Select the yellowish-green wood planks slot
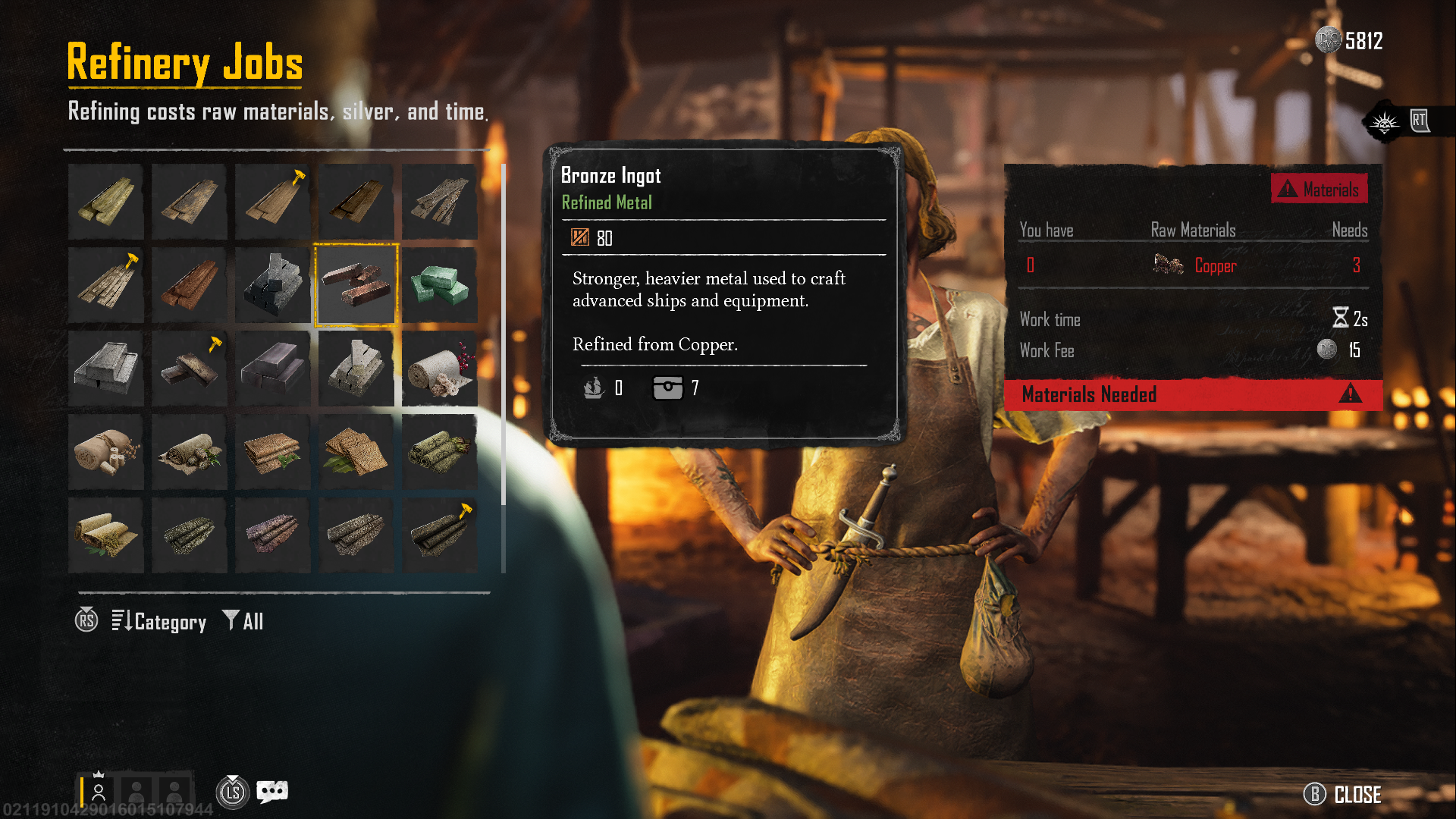Screen dimensions: 1456x819 [x=105, y=202]
